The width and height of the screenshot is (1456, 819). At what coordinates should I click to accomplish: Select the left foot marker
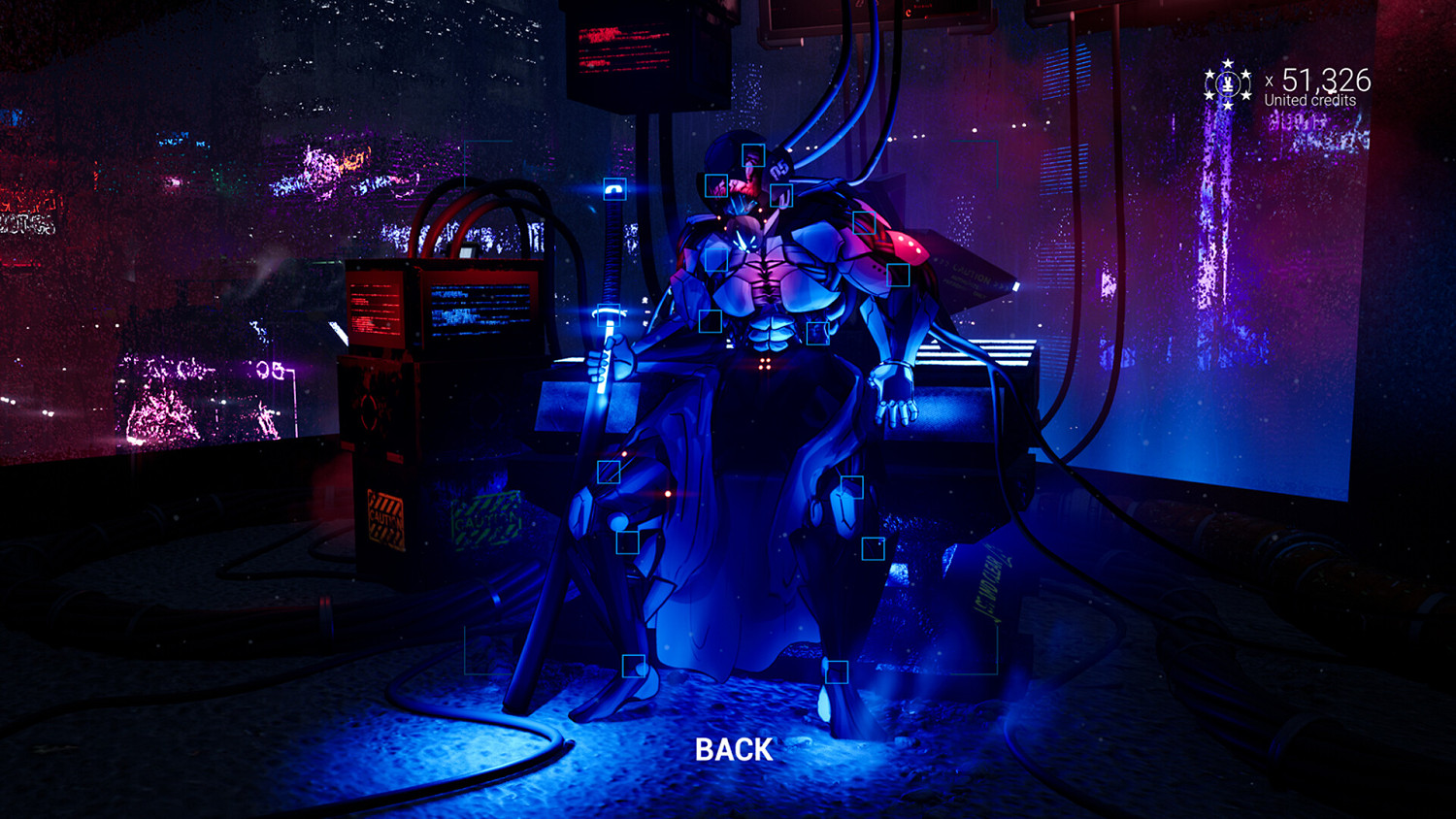tap(635, 667)
